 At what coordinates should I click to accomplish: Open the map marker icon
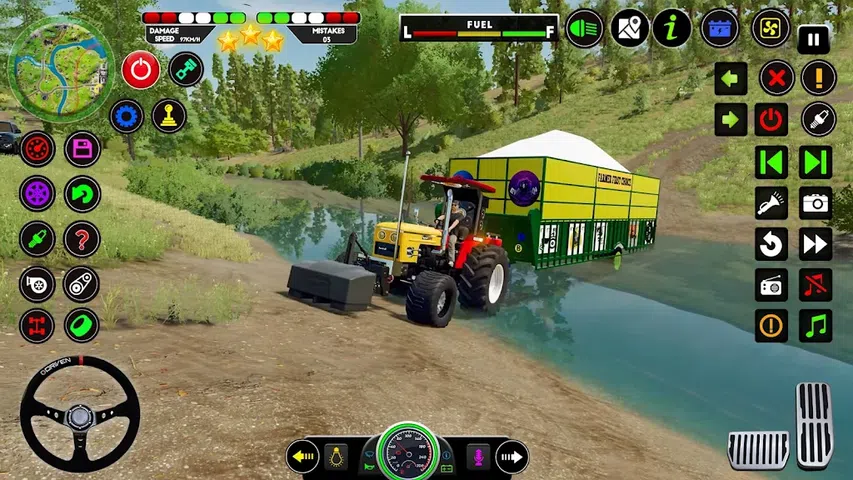tap(629, 28)
